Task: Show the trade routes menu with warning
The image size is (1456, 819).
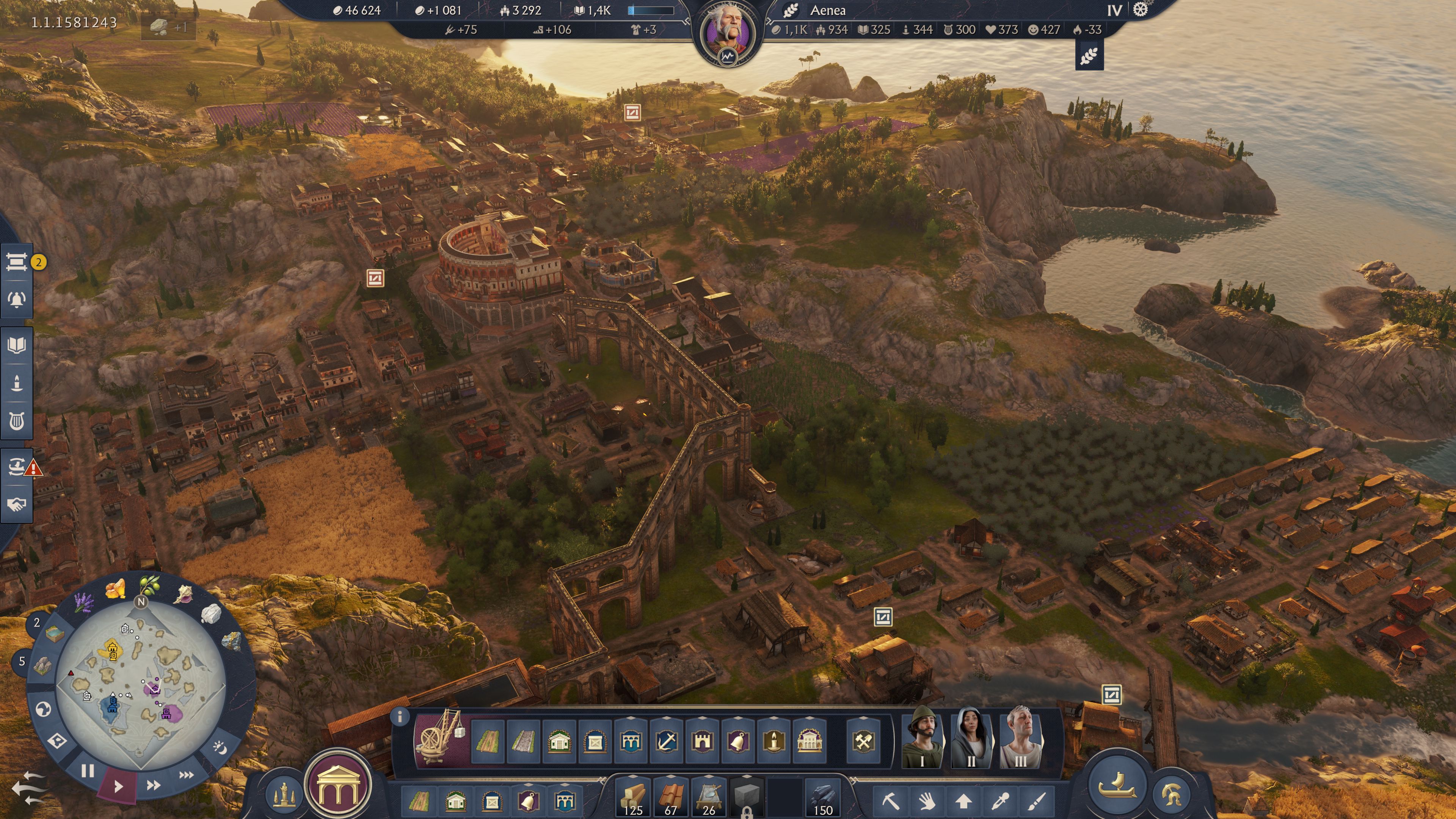Action: click(17, 466)
